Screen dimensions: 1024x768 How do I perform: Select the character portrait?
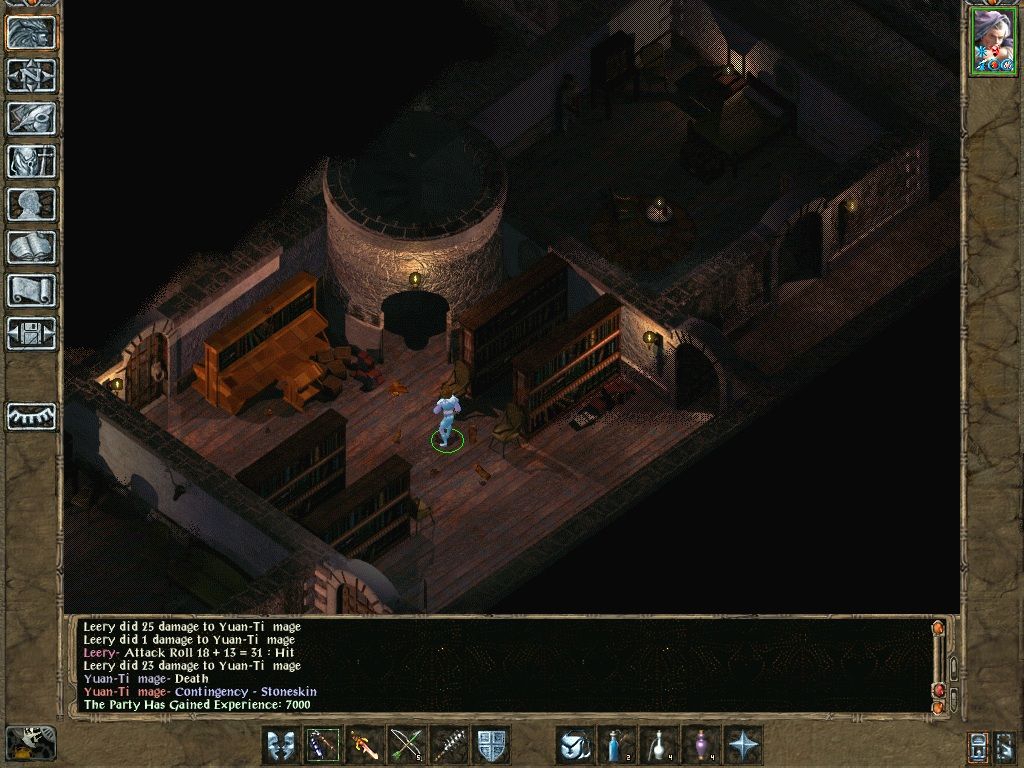coord(992,42)
